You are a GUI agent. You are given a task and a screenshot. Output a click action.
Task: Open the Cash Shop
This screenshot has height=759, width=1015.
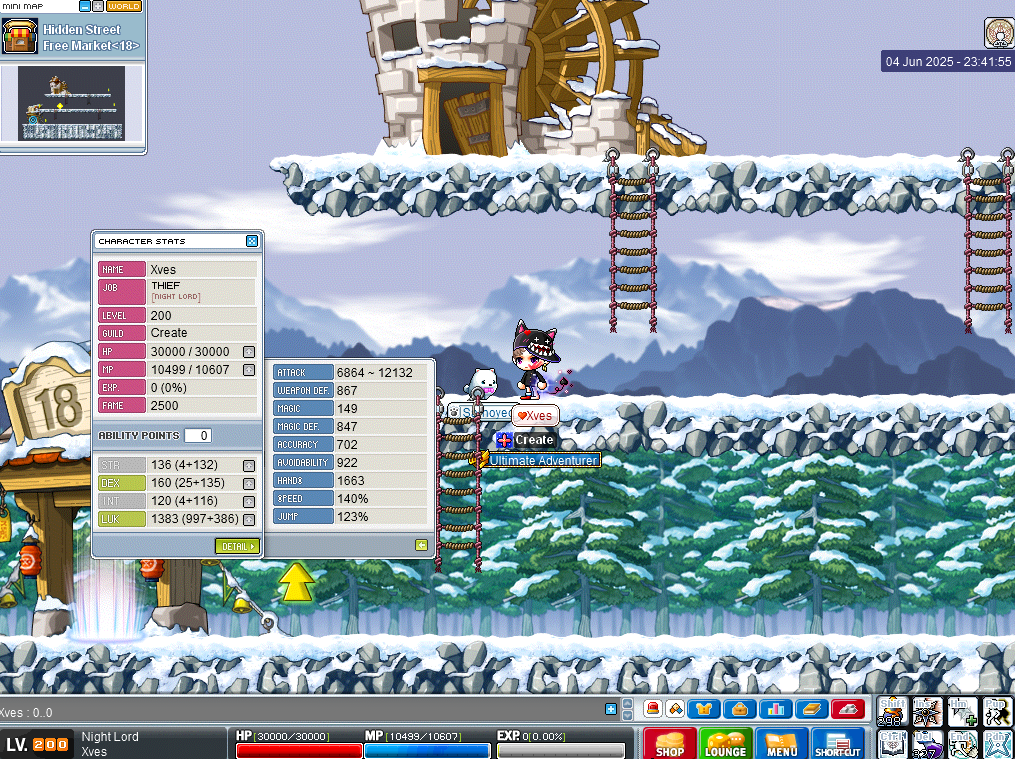coord(670,745)
